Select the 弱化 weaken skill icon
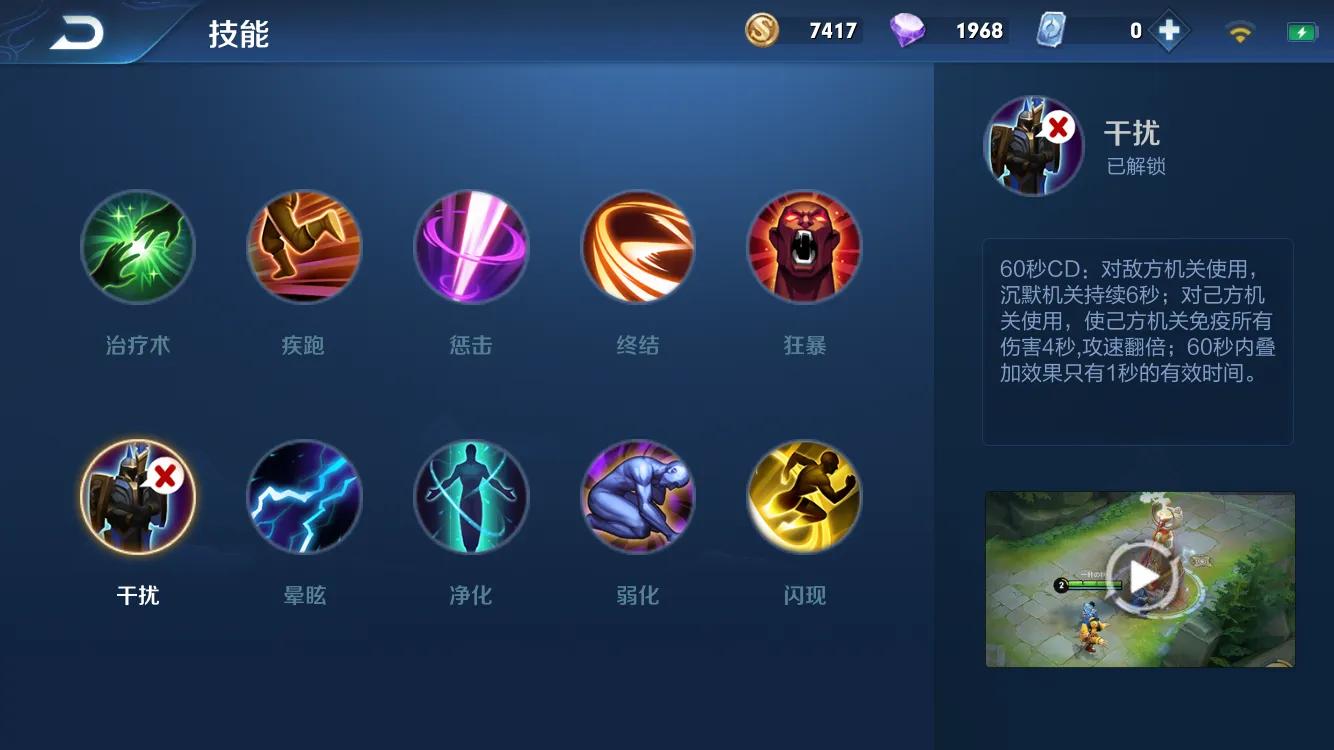 coord(638,496)
